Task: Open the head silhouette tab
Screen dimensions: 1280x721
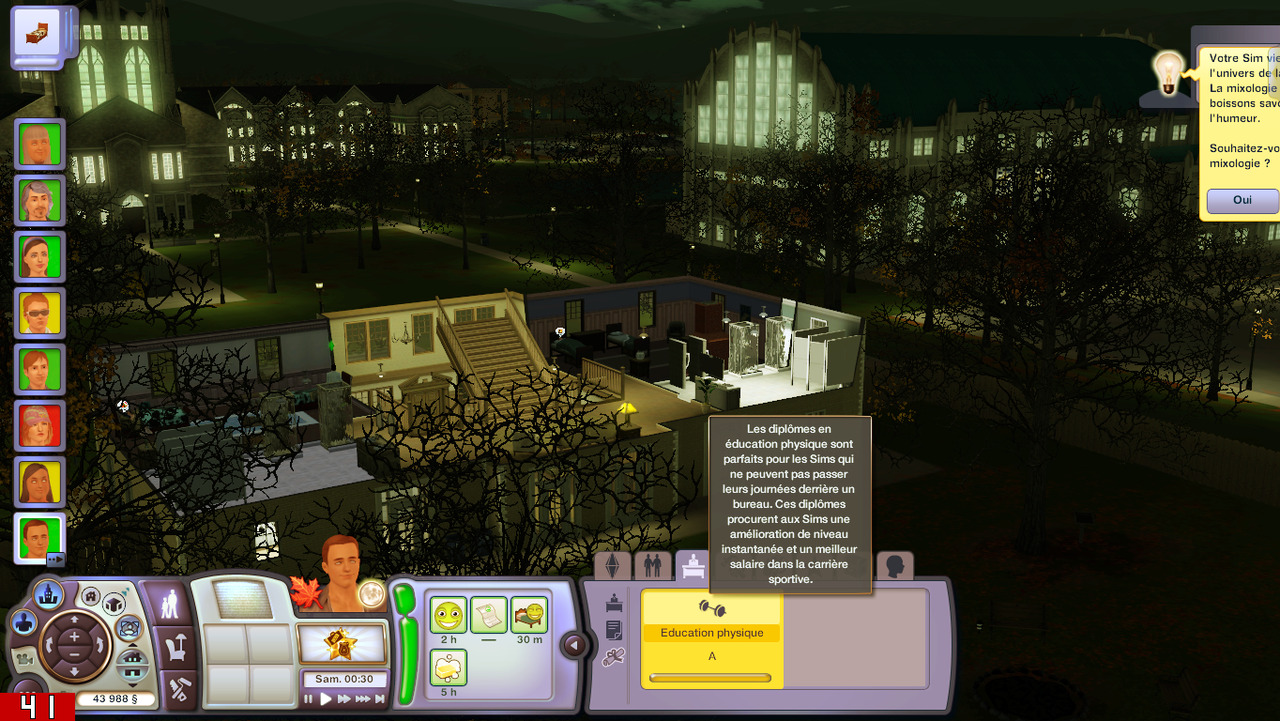Action: pos(894,567)
